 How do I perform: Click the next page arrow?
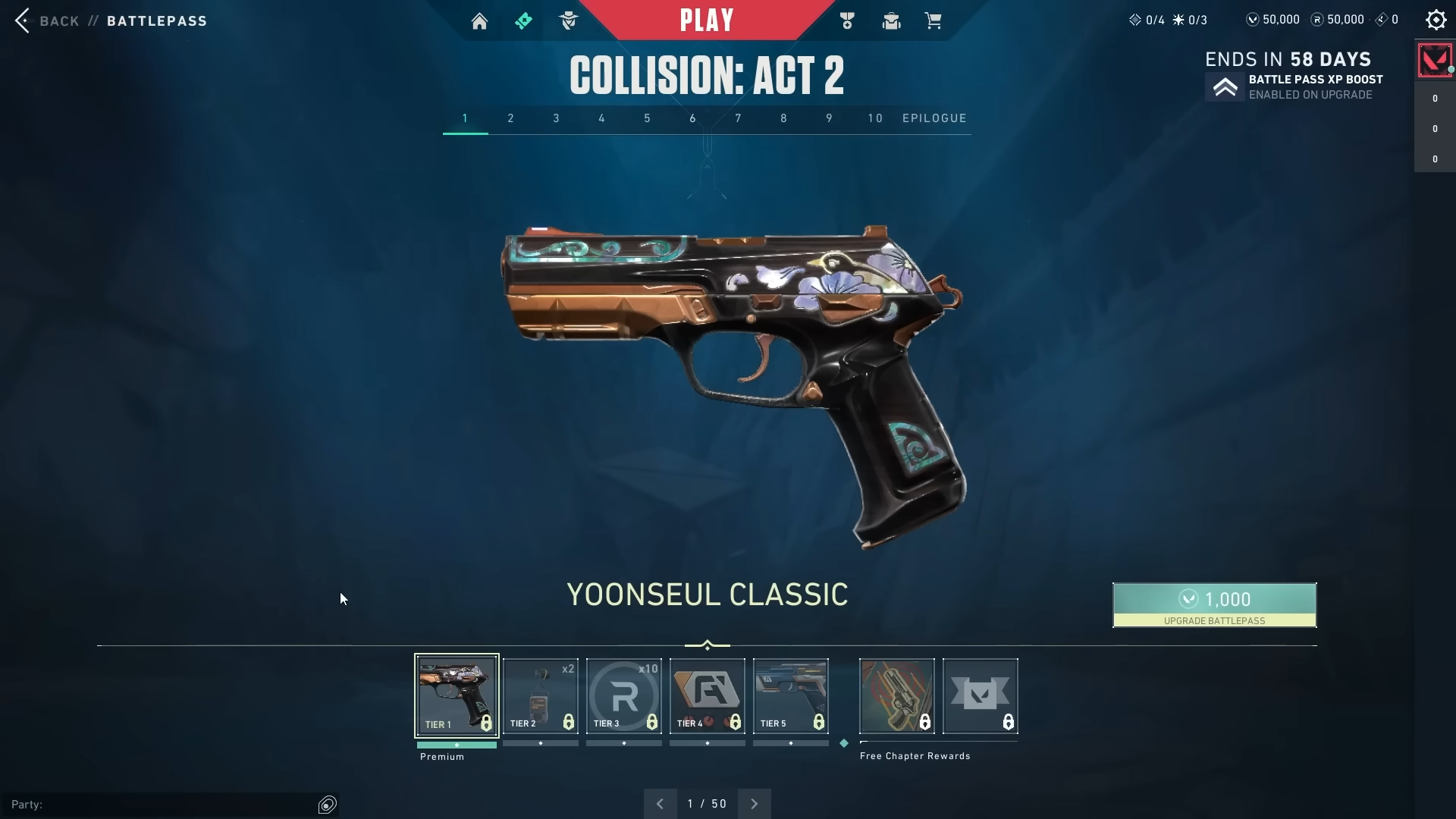coord(754,803)
